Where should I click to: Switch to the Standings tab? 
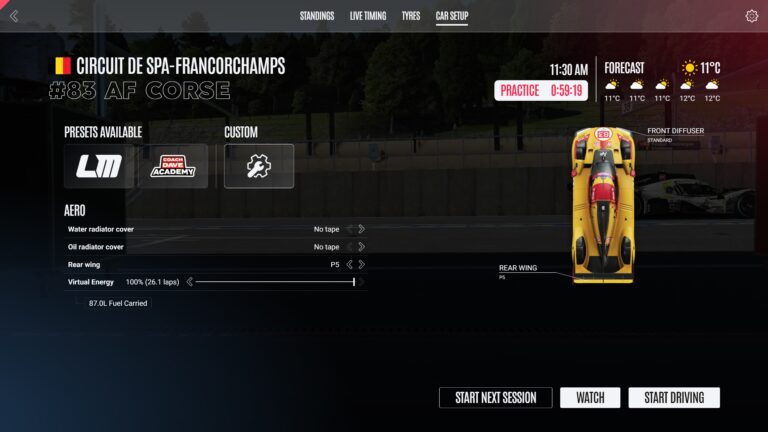pyautogui.click(x=317, y=16)
